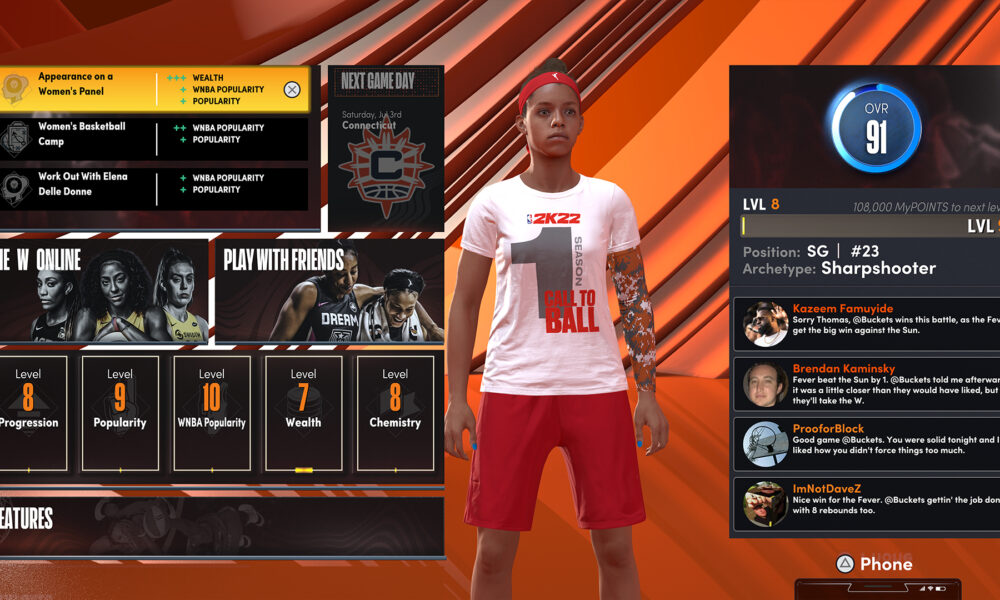Select Appearance on a Women's Panel activity
Screen dimensions: 1000x600
point(140,89)
